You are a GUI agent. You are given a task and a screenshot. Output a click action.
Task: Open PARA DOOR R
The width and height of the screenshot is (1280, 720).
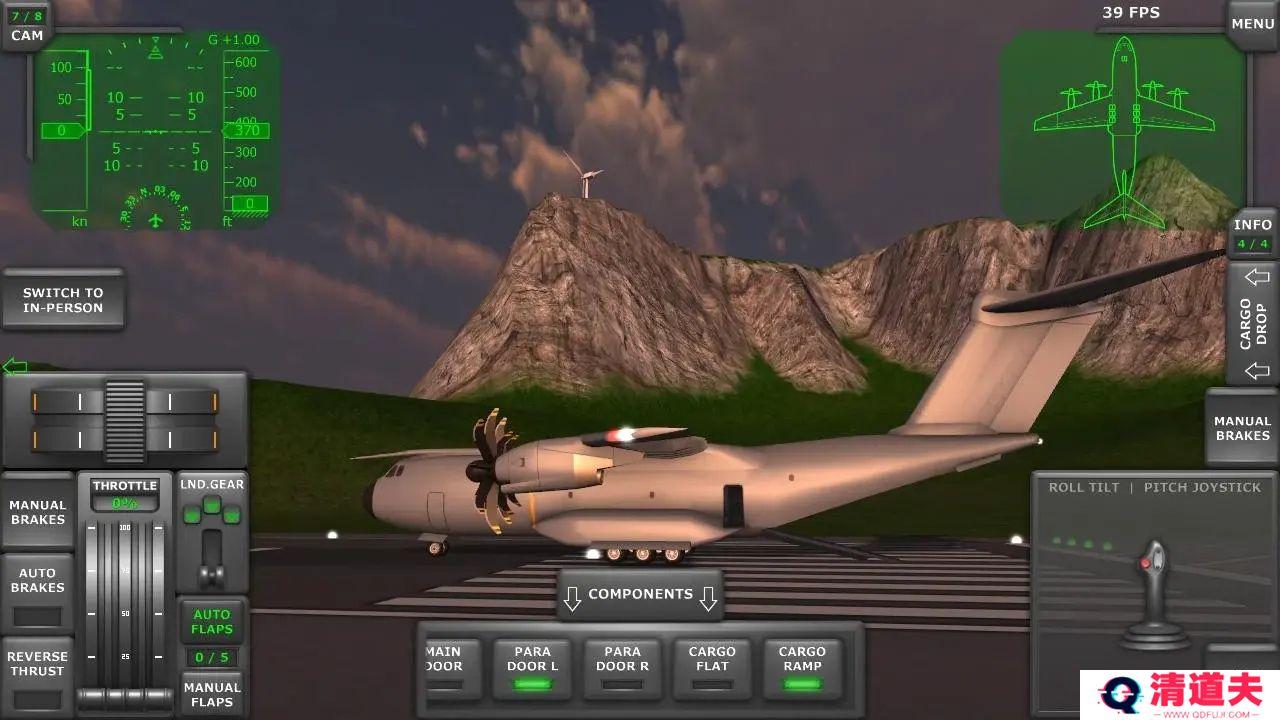(622, 668)
